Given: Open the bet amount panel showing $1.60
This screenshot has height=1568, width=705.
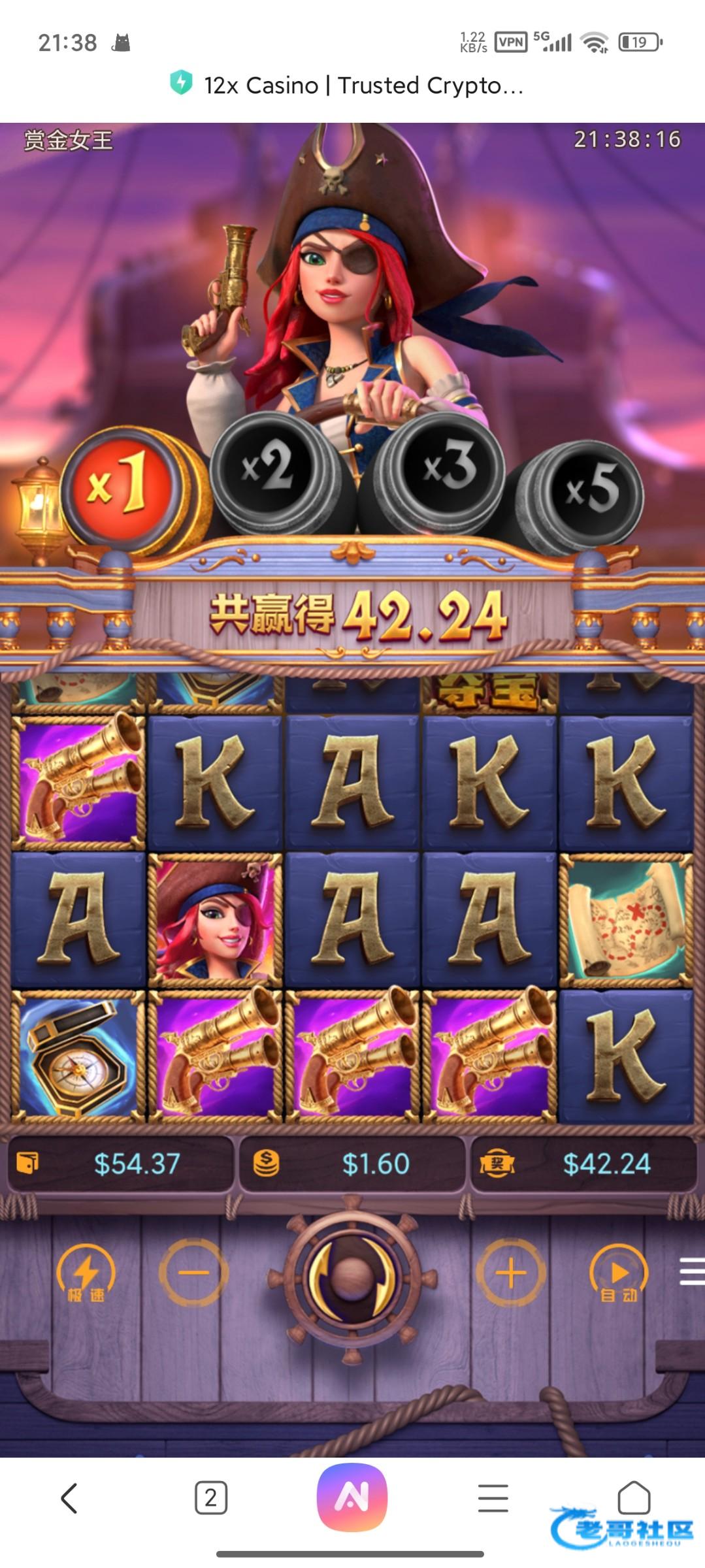Looking at the screenshot, I should (353, 1164).
